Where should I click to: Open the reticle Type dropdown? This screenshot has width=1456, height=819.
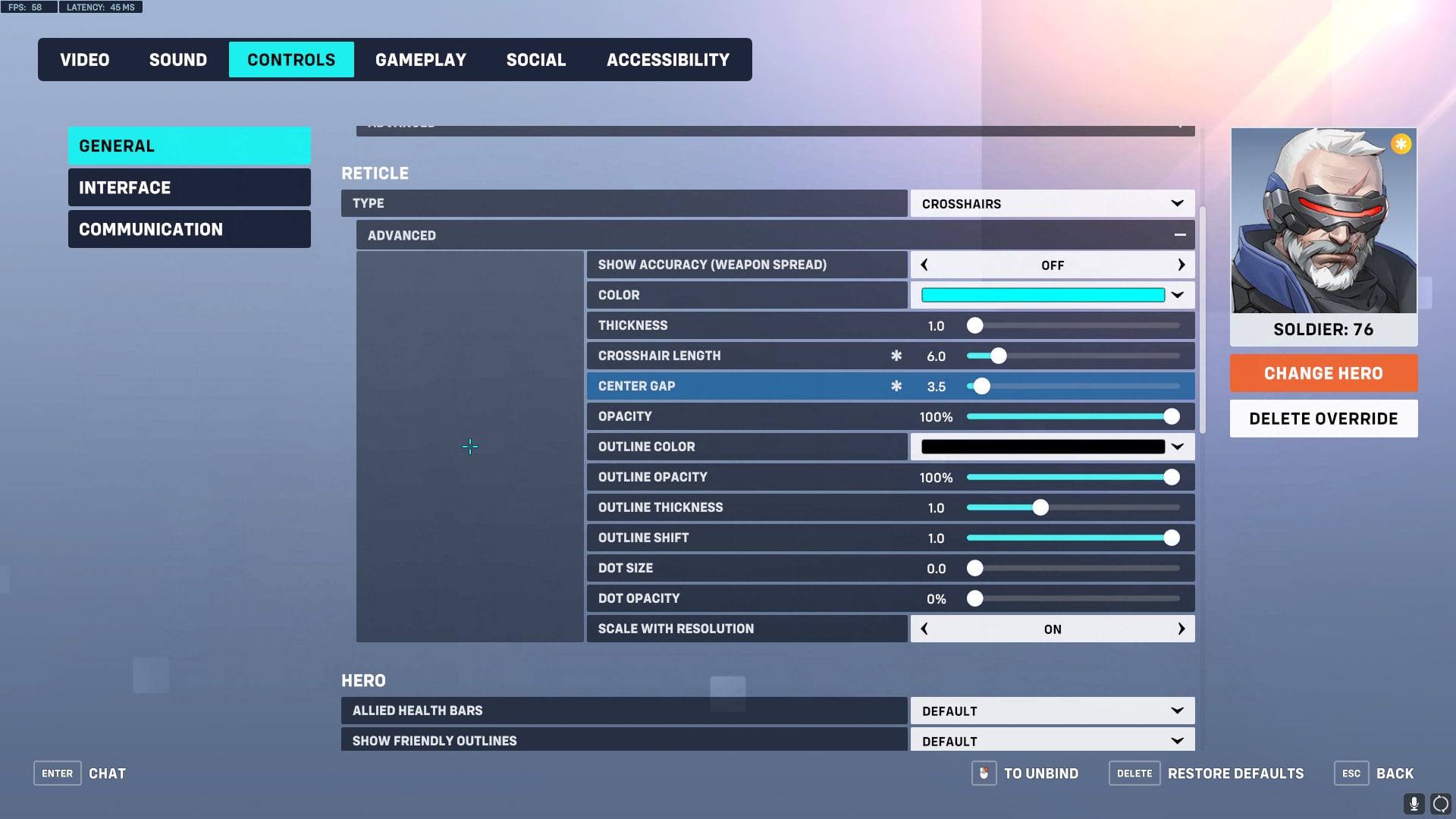click(x=1052, y=203)
